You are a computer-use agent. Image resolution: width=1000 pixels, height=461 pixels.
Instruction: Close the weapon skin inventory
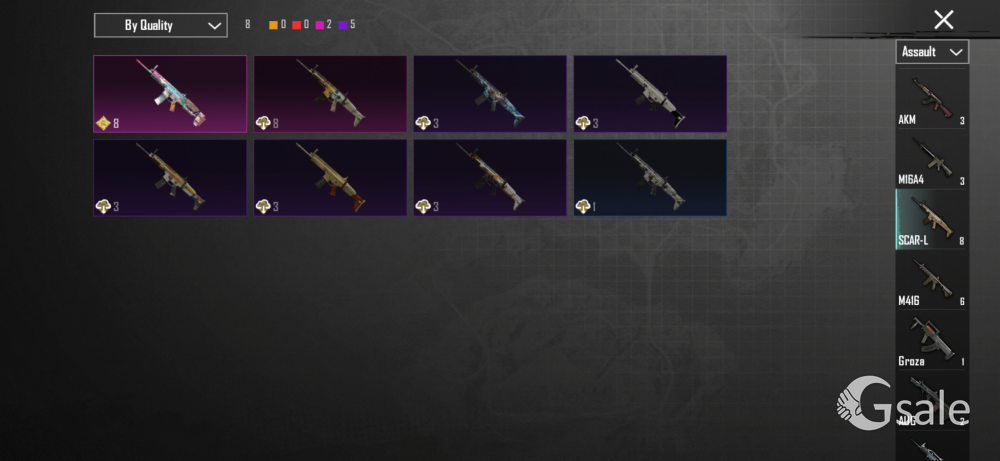click(x=943, y=19)
